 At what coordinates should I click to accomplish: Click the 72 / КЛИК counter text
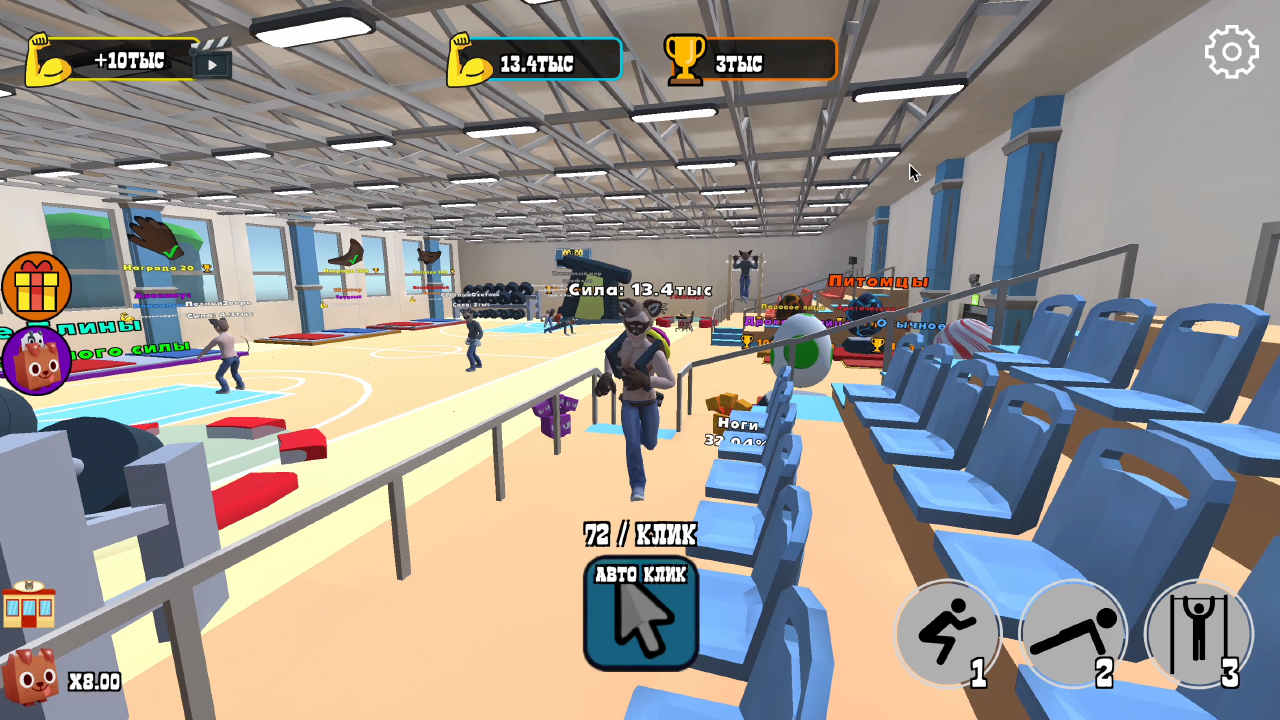click(640, 532)
